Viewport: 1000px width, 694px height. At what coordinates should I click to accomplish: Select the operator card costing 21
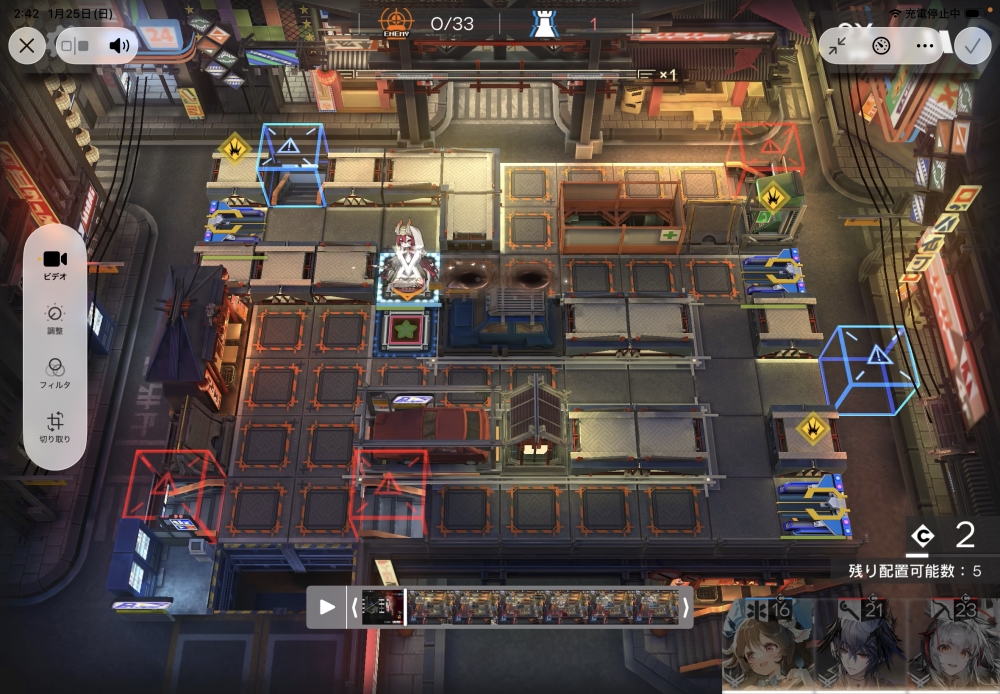tap(861, 645)
